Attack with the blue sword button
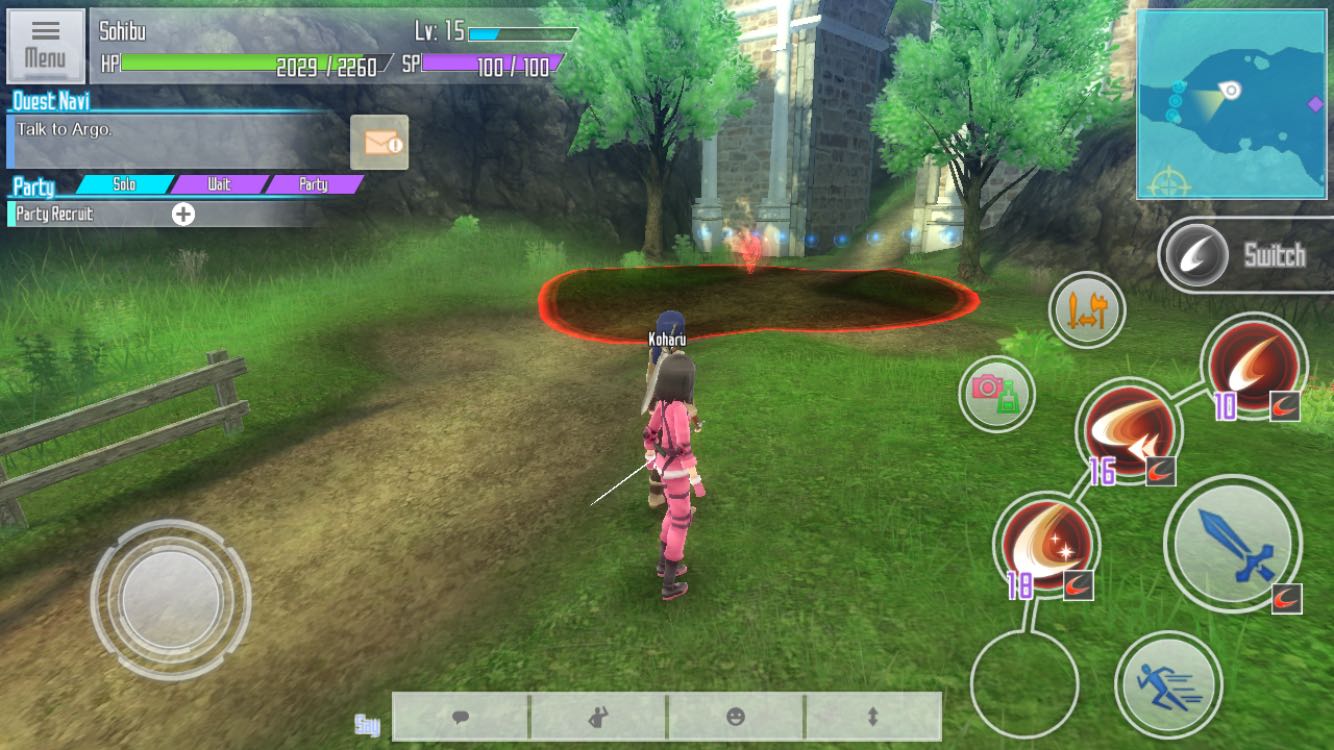Viewport: 1334px width, 750px height. coord(1232,544)
